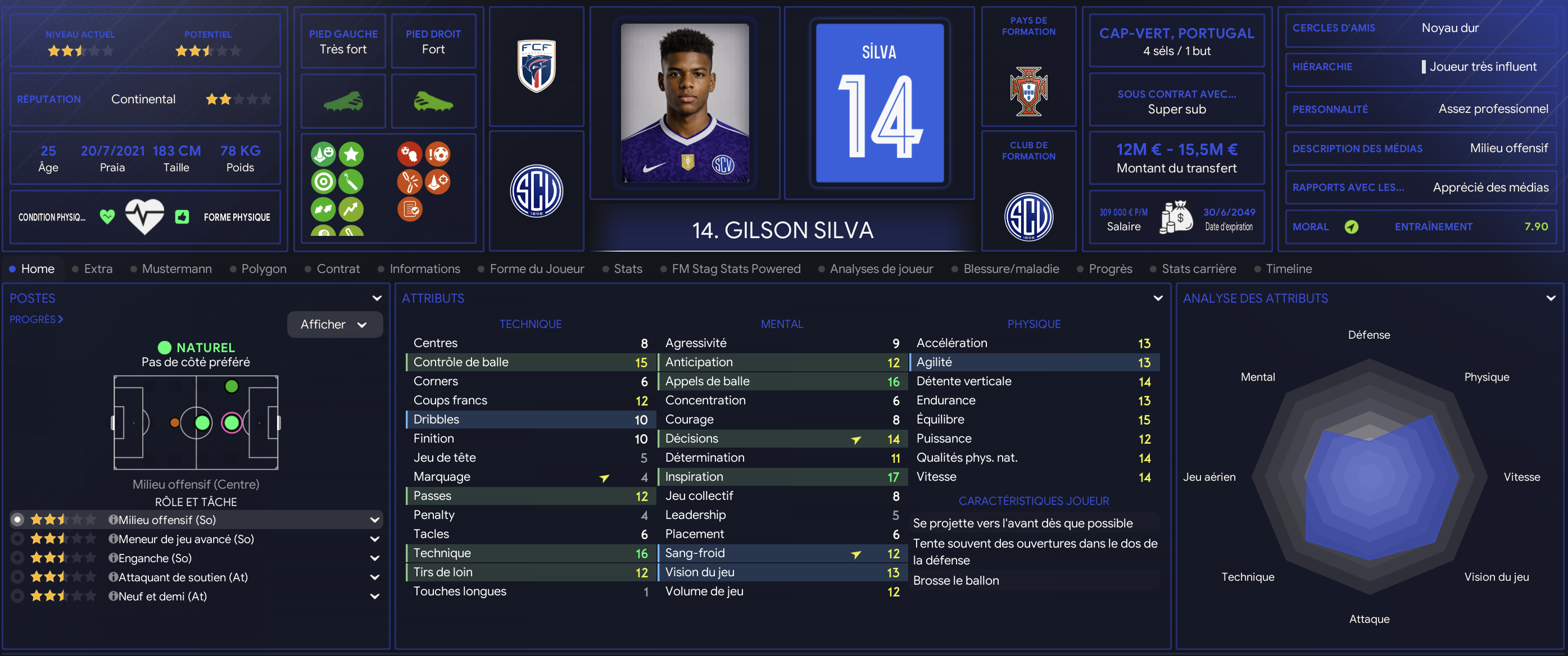
Task: Open the Stats tab
Action: 628,269
